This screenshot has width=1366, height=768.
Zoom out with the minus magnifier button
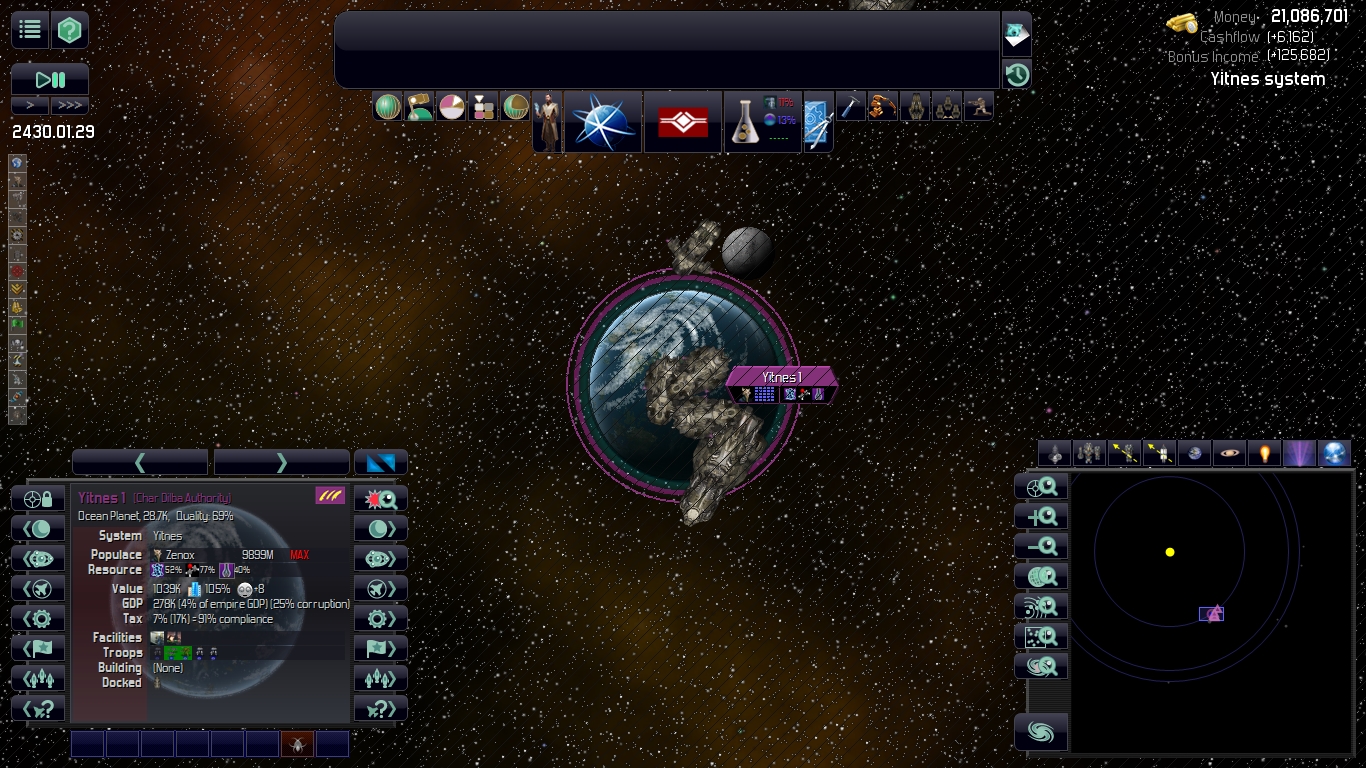(1041, 547)
